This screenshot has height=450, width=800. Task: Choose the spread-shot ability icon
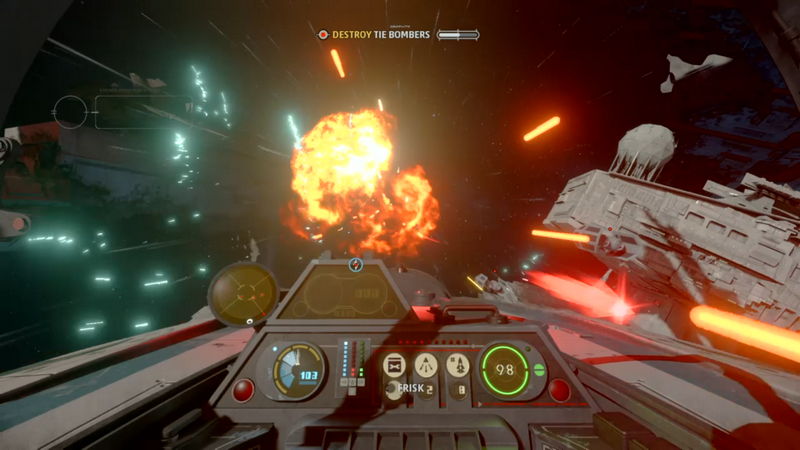click(x=426, y=364)
